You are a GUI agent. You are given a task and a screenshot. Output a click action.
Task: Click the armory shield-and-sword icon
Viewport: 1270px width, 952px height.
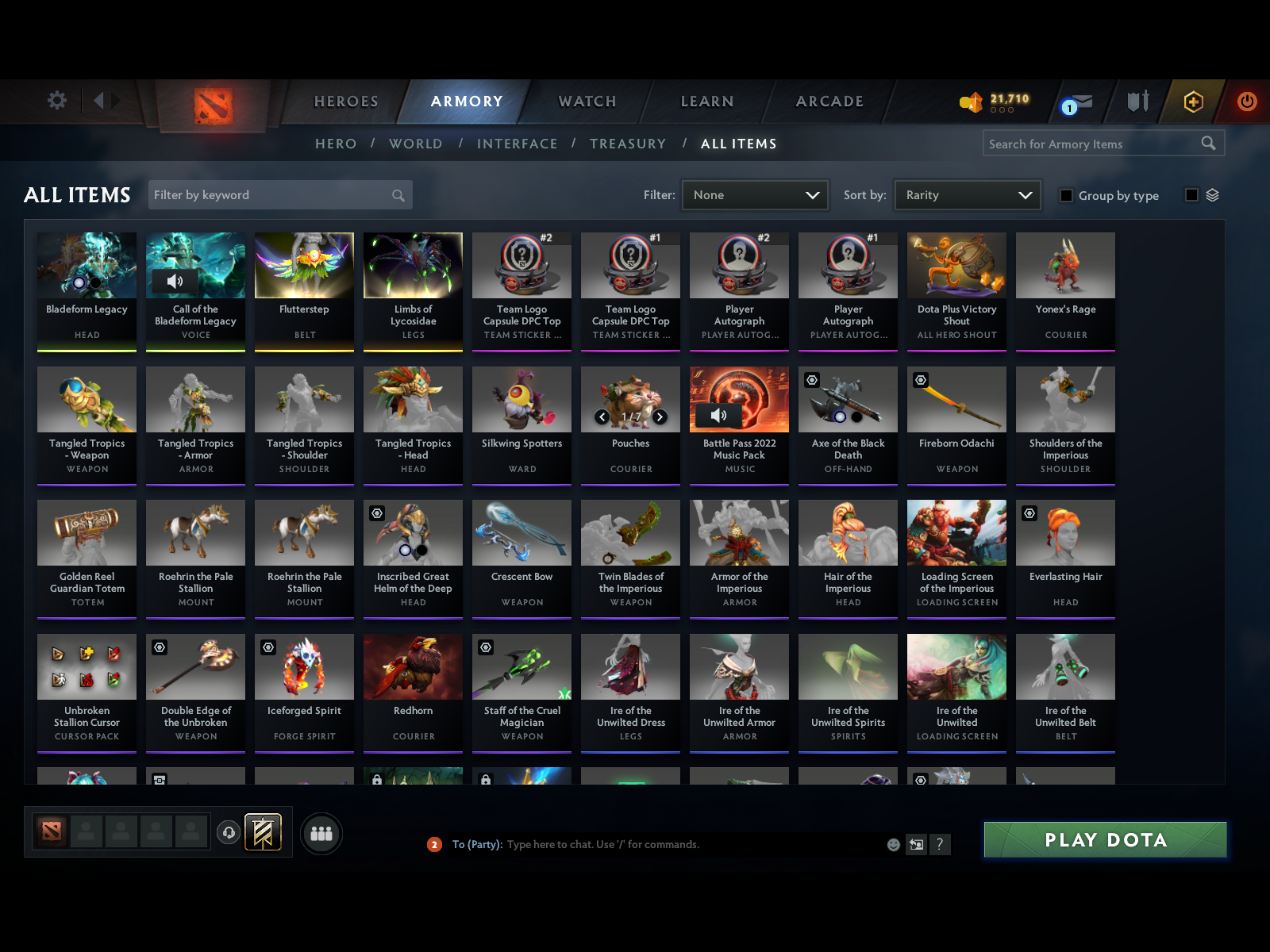tap(1138, 102)
